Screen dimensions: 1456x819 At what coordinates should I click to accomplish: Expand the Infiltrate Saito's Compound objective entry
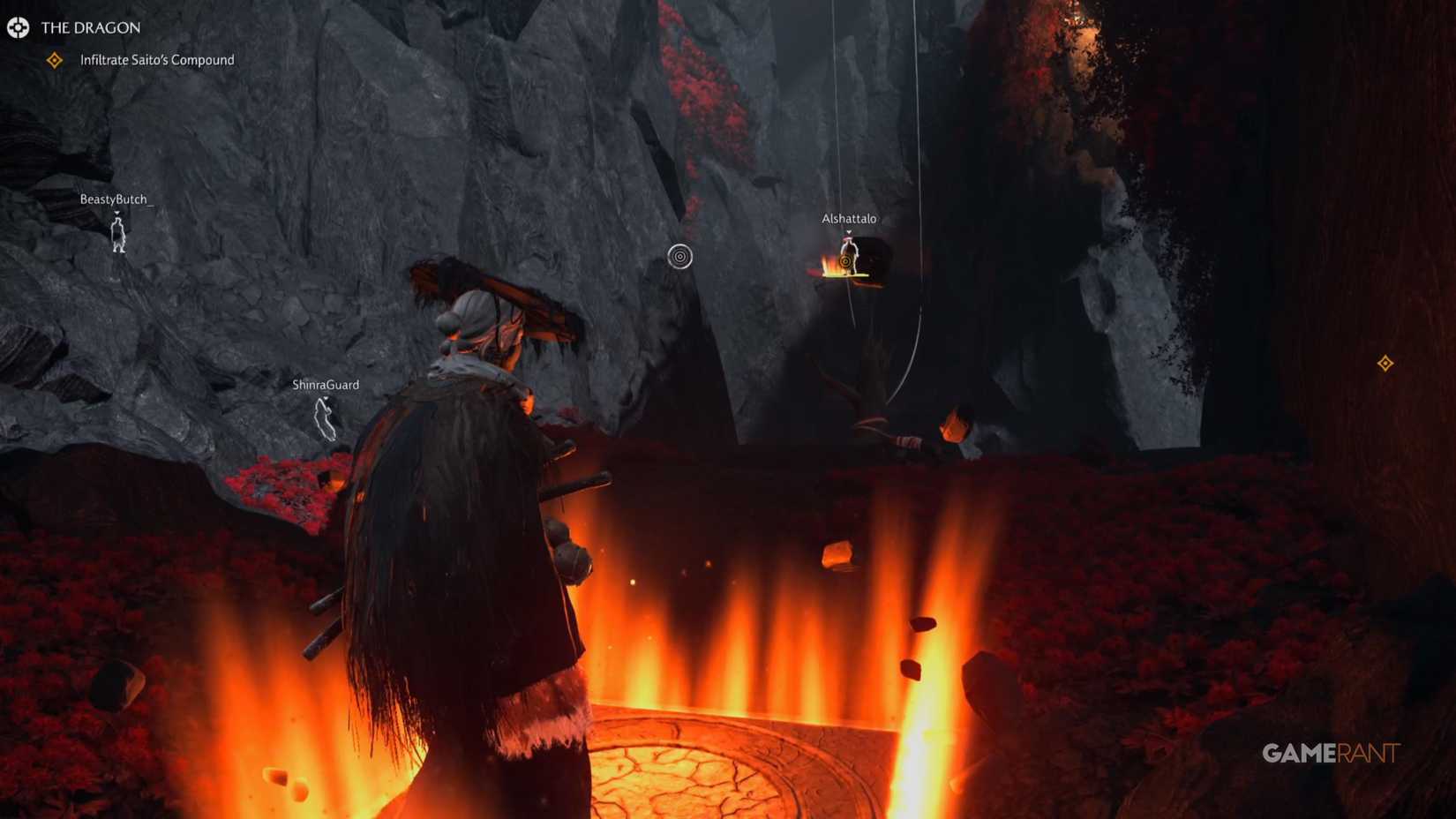coord(156,59)
